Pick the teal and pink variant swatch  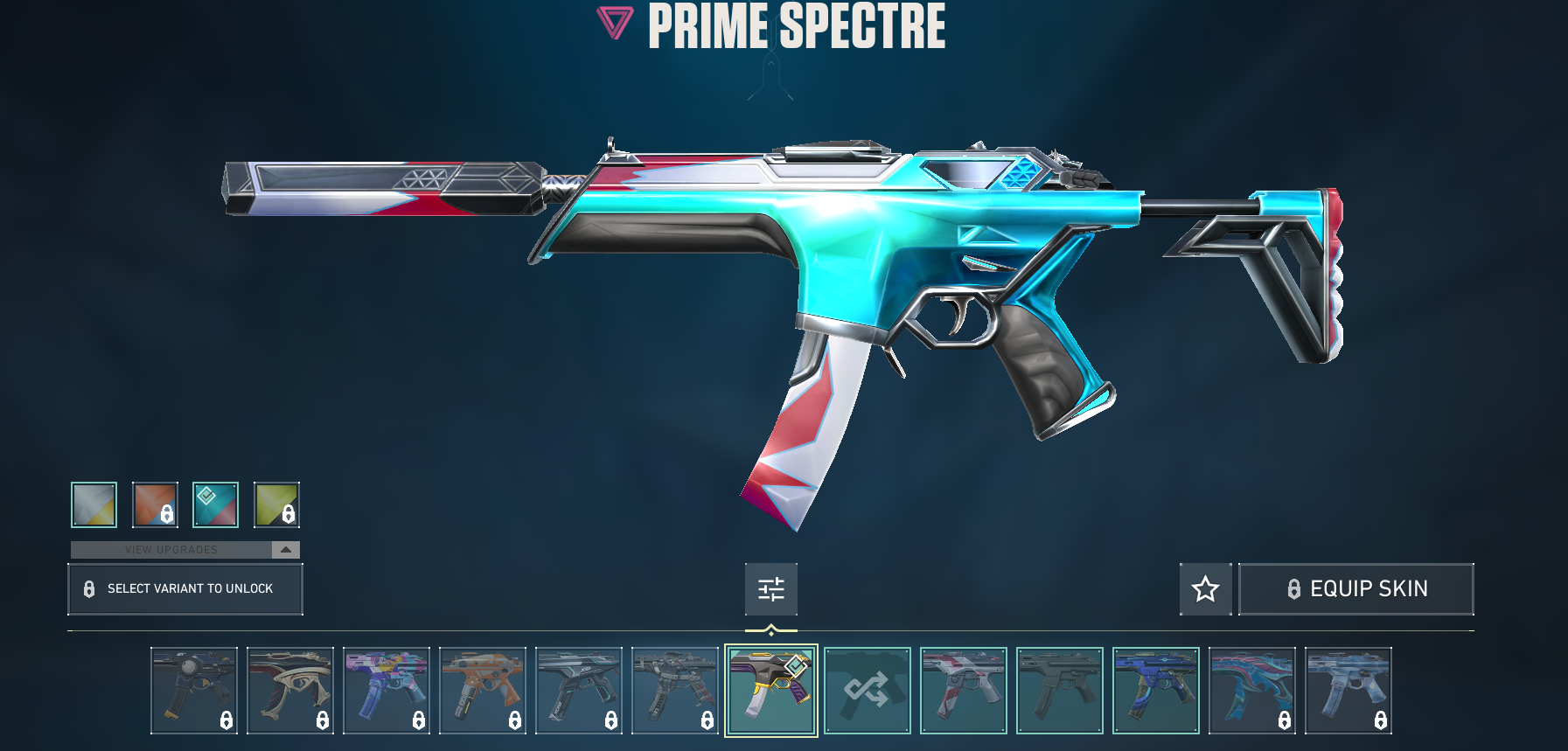[x=215, y=504]
